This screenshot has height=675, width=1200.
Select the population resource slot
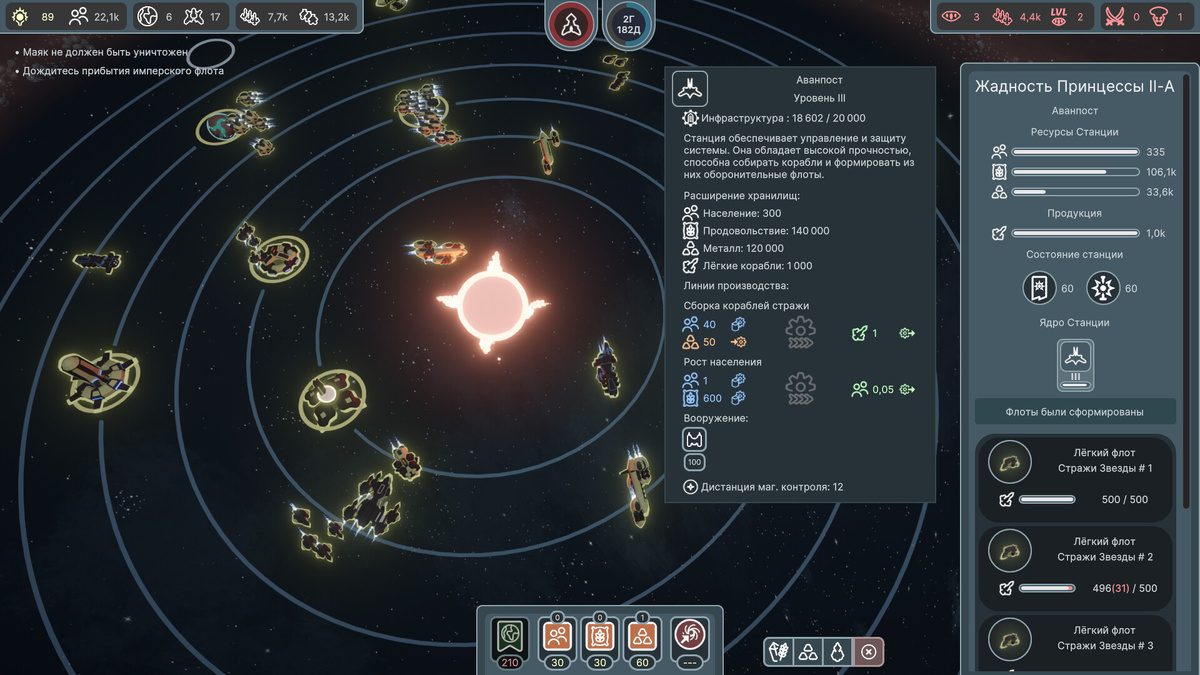(x=558, y=635)
